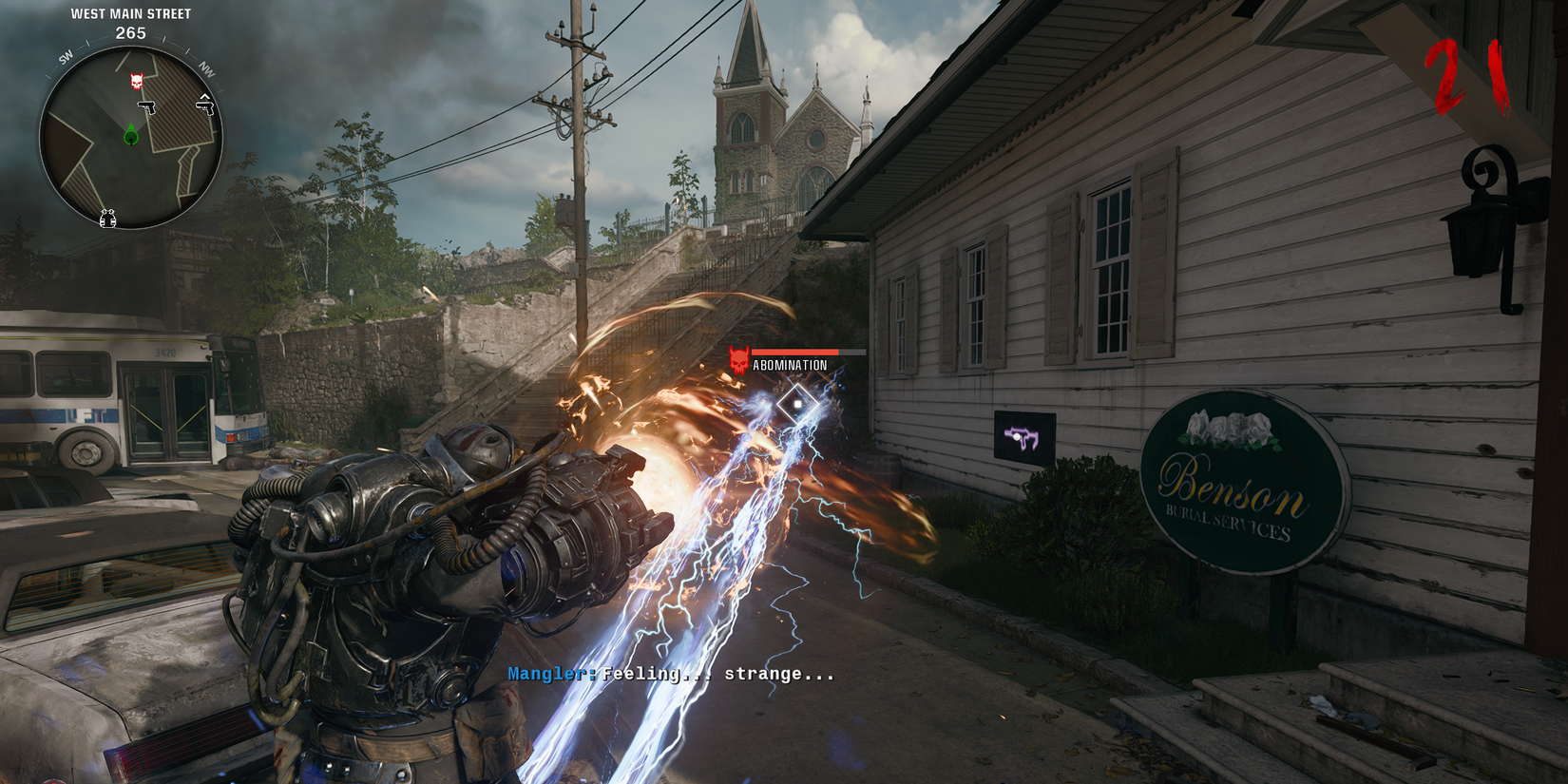Toggle the objective arrow above the NW pistol icon

click(206, 96)
